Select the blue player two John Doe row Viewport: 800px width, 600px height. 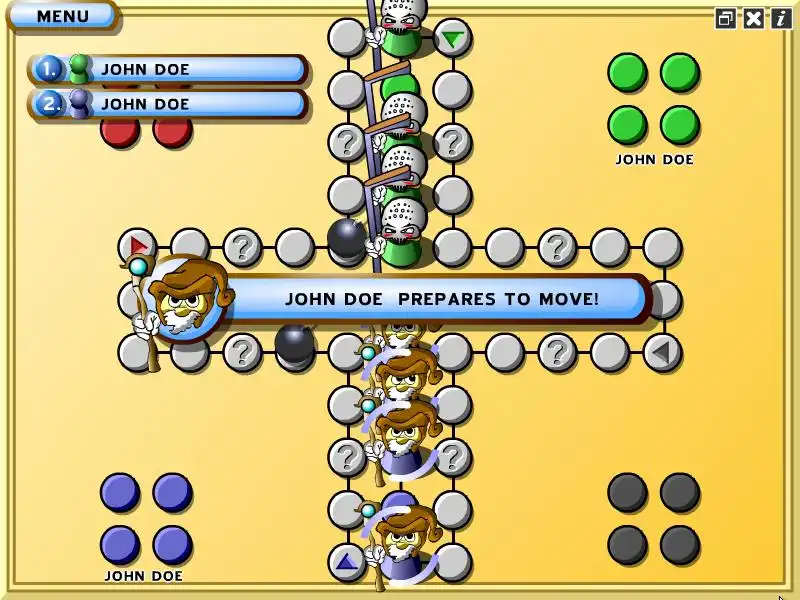168,104
